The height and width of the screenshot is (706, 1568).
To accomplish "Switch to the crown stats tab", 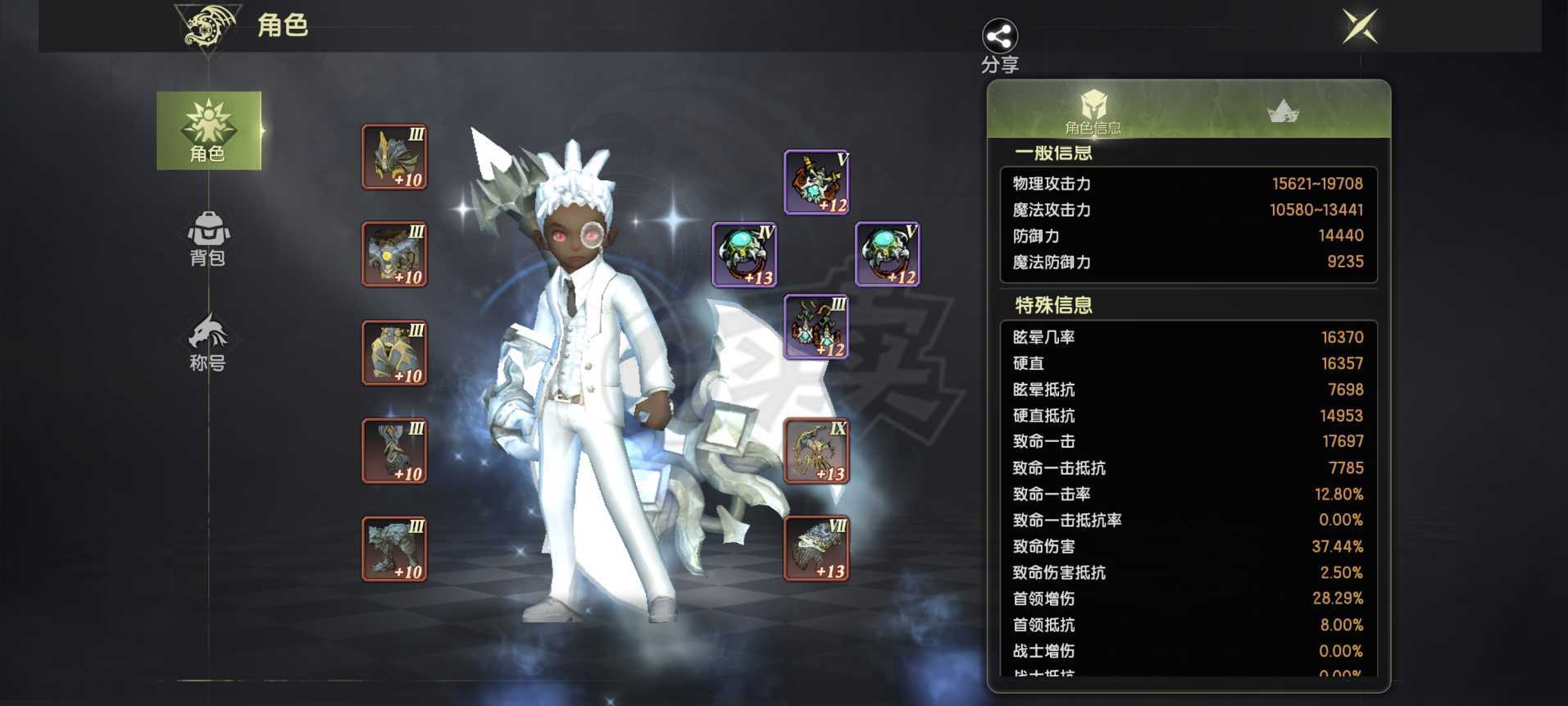I will 1282,112.
